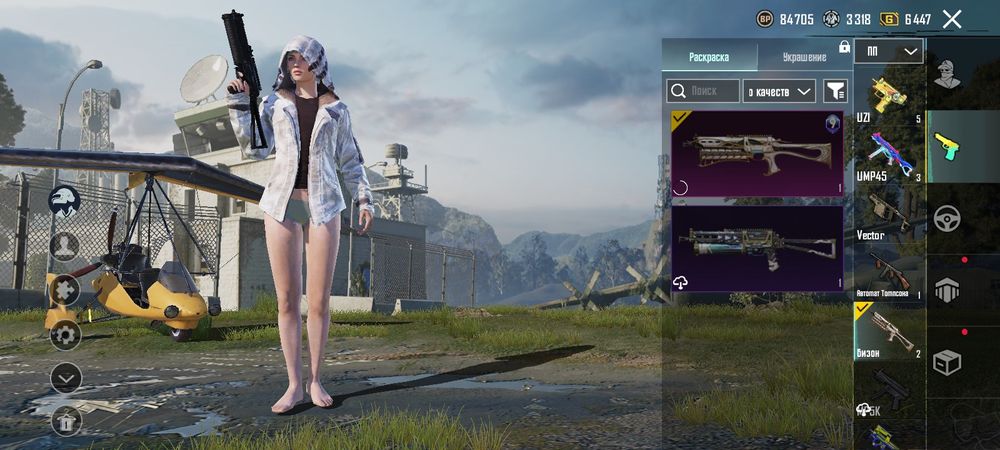Open the quality sort dropdown
1000x450 pixels.
coord(780,91)
